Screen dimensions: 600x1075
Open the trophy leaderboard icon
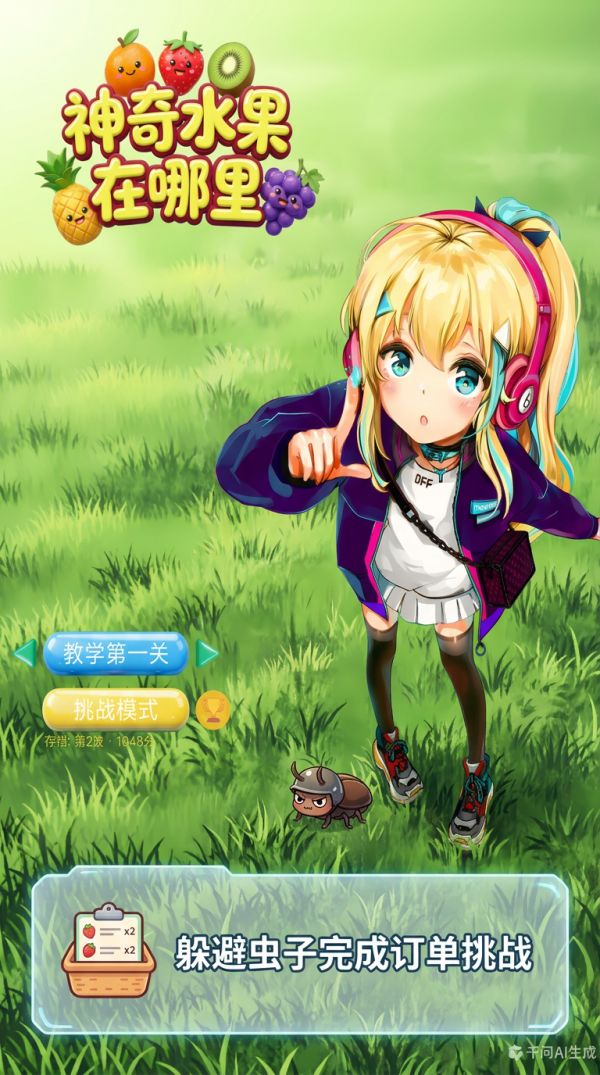[213, 709]
